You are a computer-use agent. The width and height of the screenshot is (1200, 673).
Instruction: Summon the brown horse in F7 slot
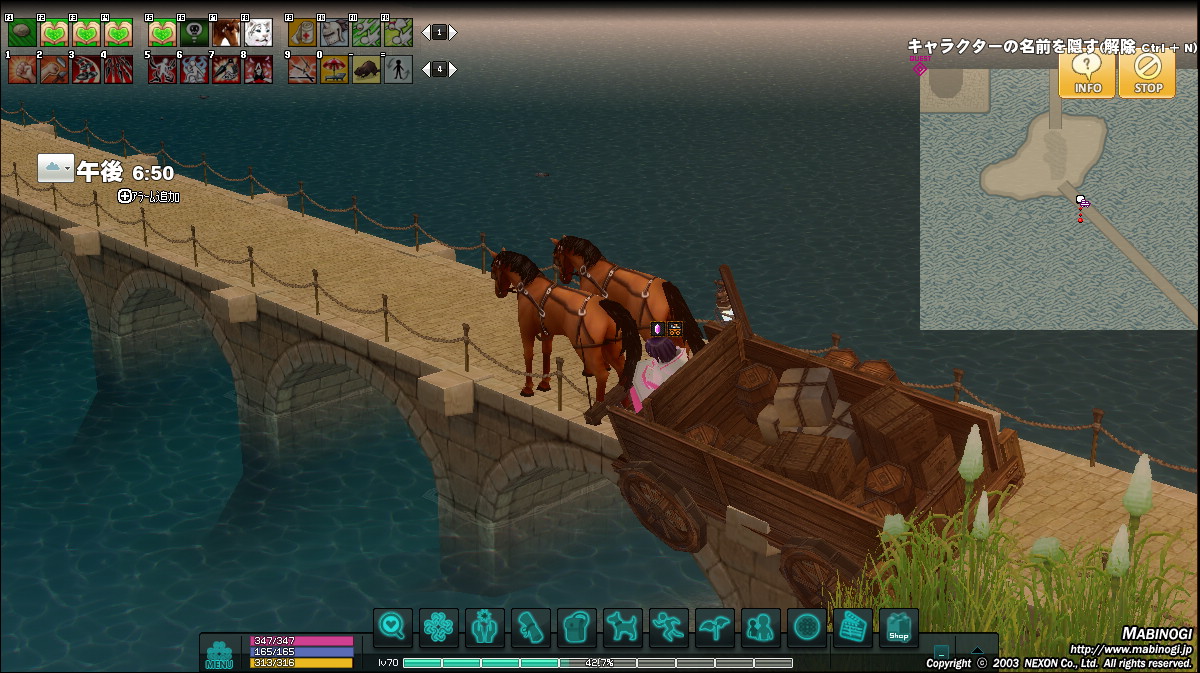[226, 33]
